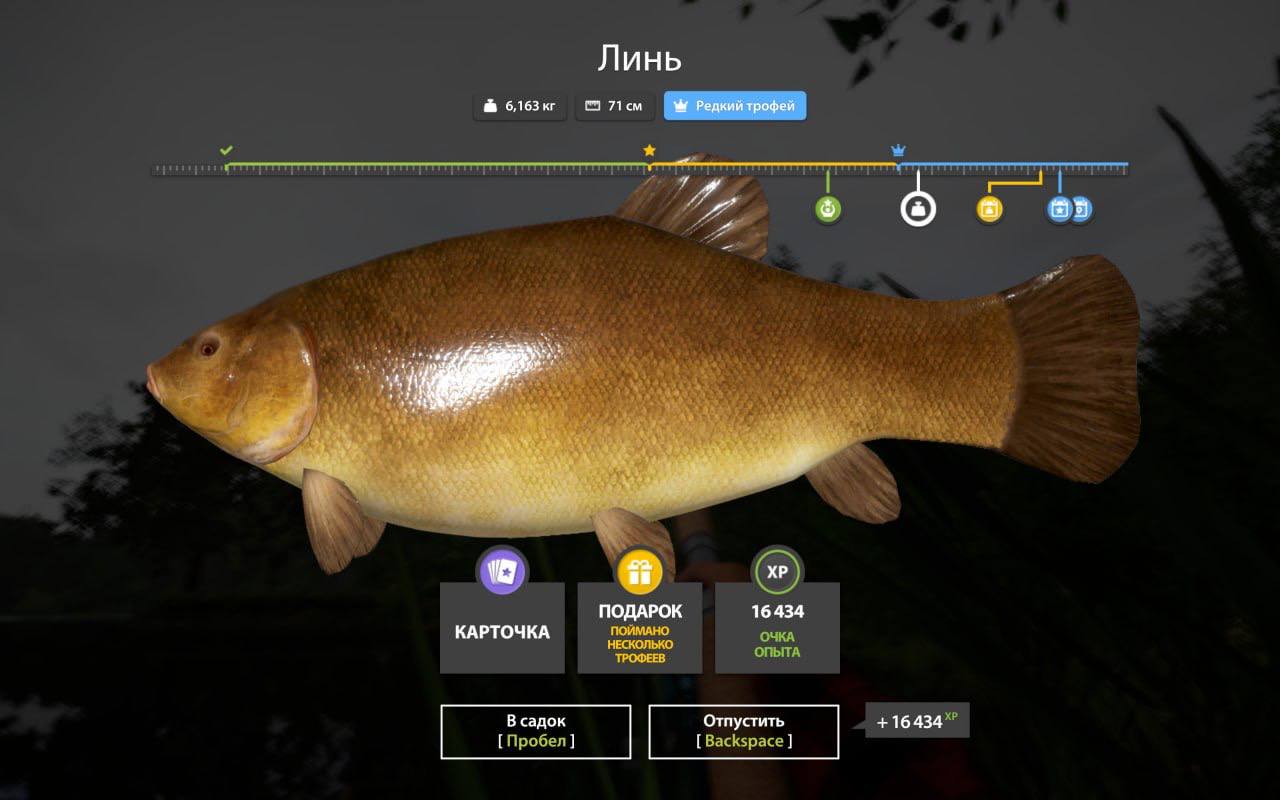The image size is (1280, 800).
Task: Click the 16 434 XP experience tile
Action: pos(777,627)
